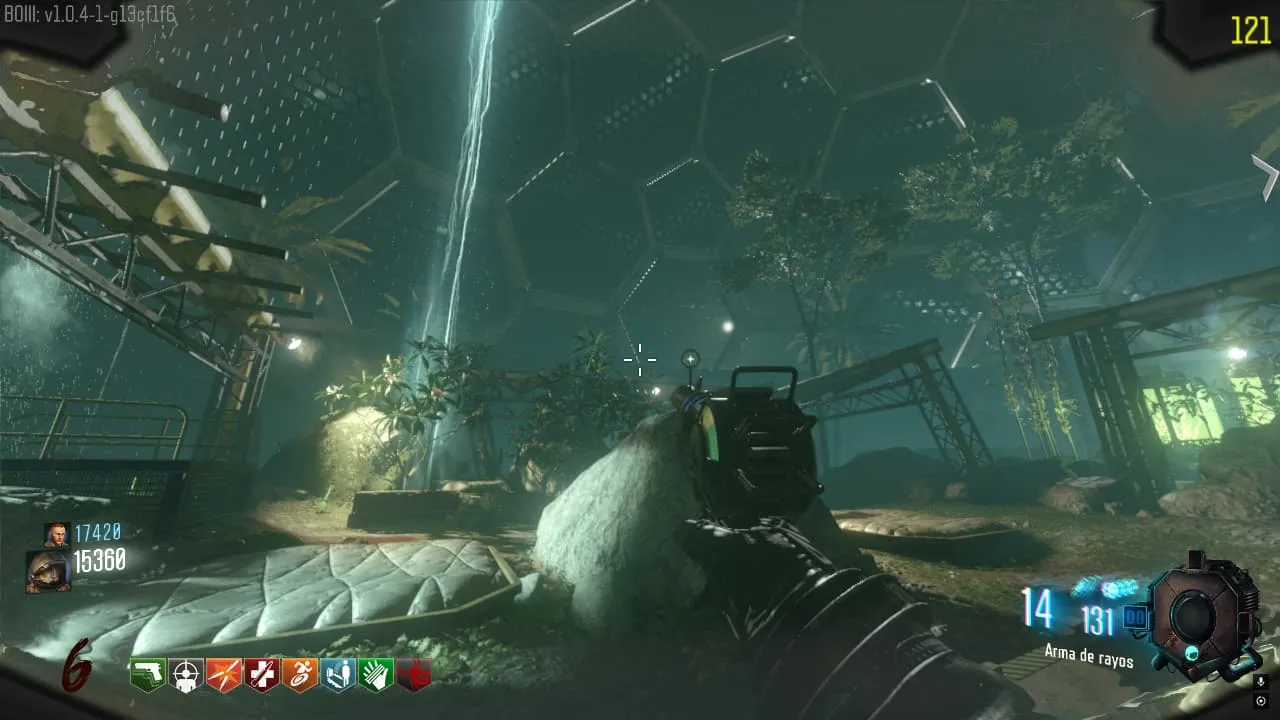The width and height of the screenshot is (1280, 720).
Task: Click the helmeted player portrait
Action: [x=48, y=571]
